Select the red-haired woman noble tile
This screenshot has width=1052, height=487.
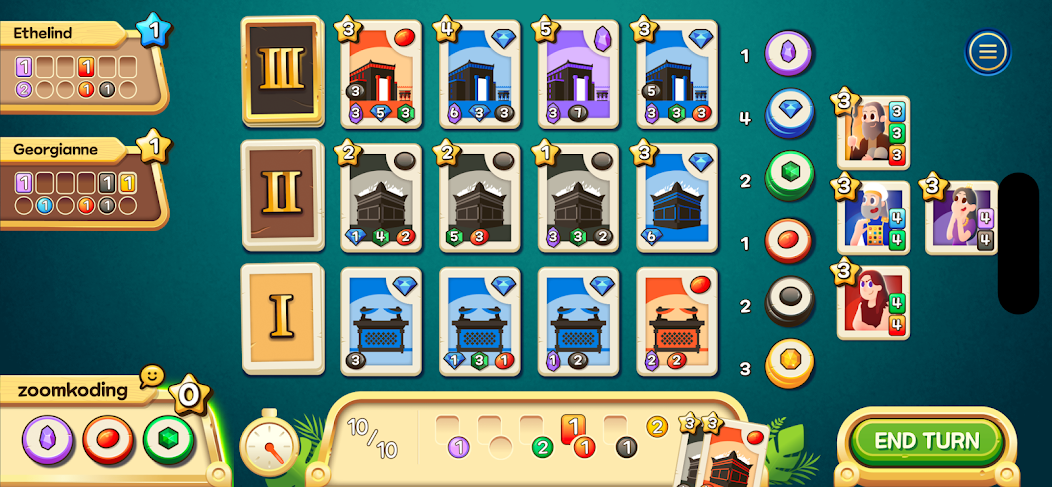click(x=872, y=303)
